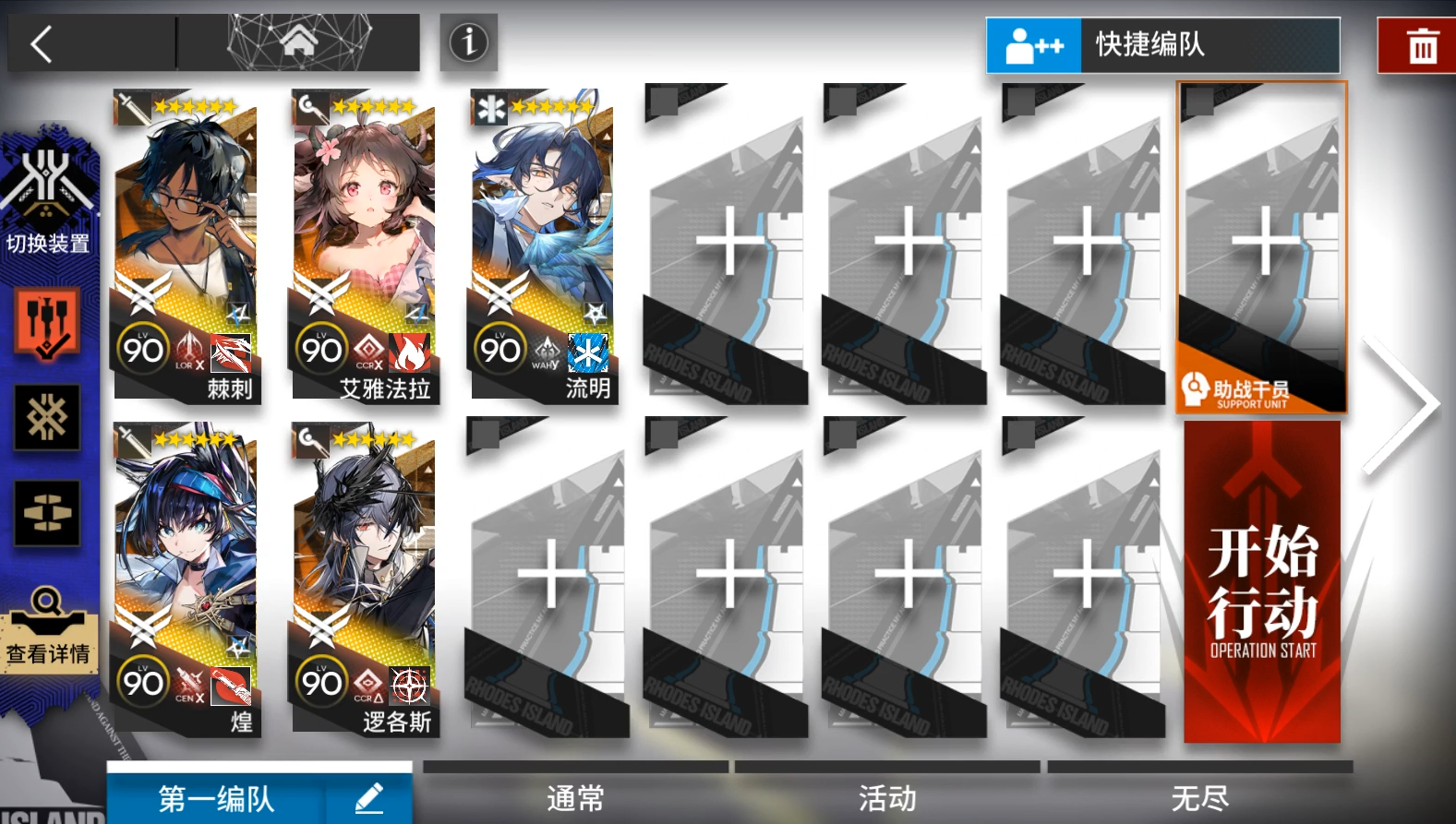
Task: Select operator 棘刺 in the squad
Action: [x=185, y=245]
